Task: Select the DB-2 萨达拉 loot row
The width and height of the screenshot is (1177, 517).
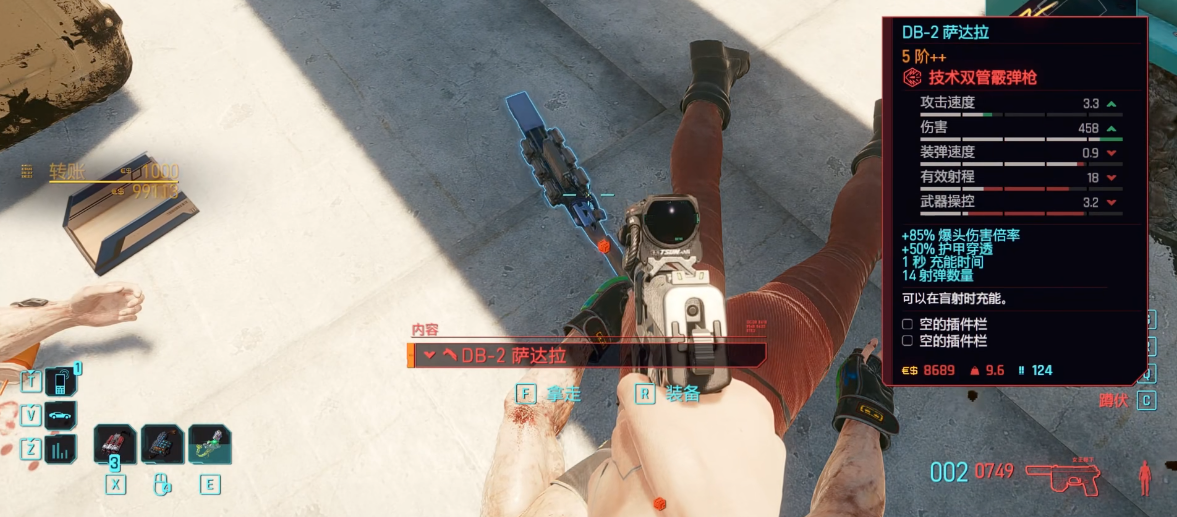Action: 587,355
